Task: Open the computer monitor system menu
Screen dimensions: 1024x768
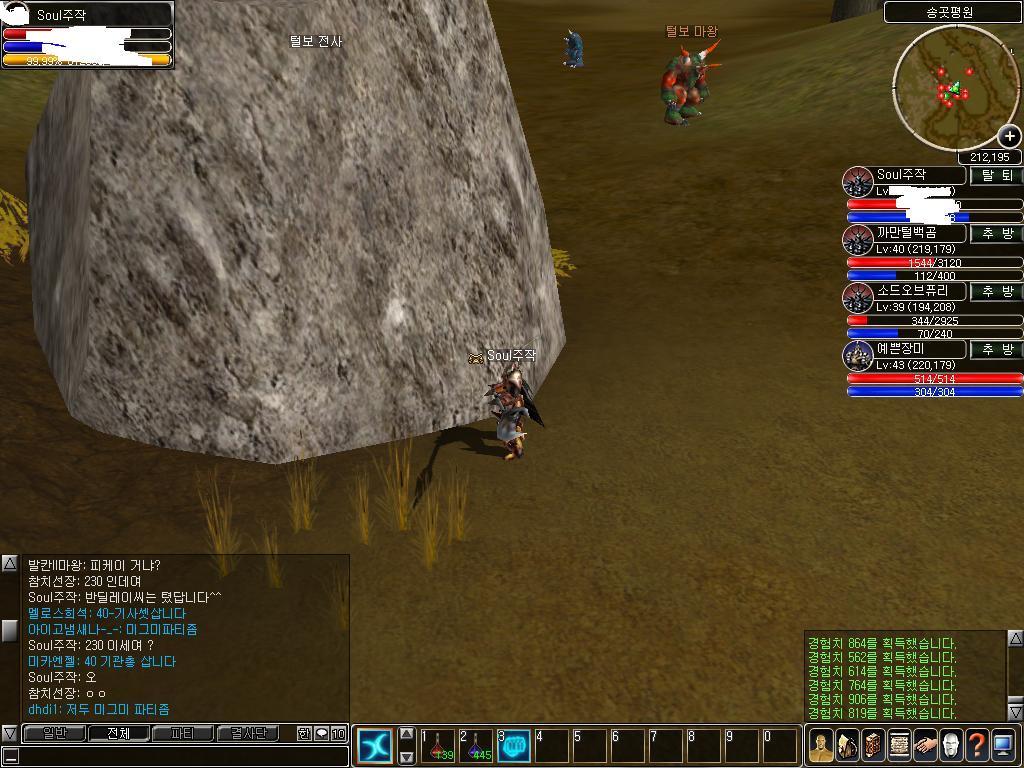Action: (x=1003, y=746)
